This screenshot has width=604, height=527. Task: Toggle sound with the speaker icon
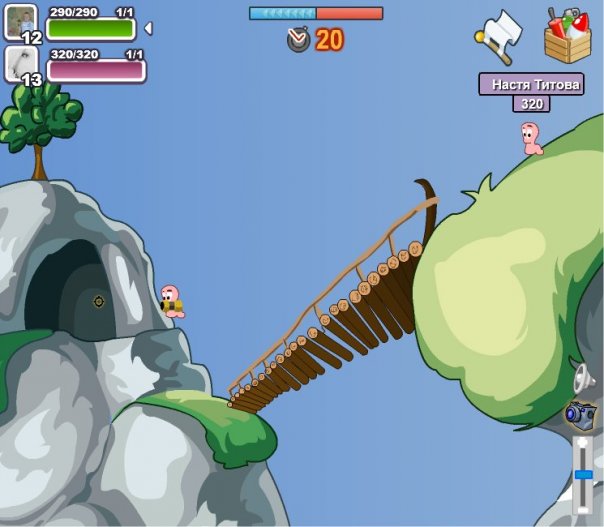click(x=582, y=377)
